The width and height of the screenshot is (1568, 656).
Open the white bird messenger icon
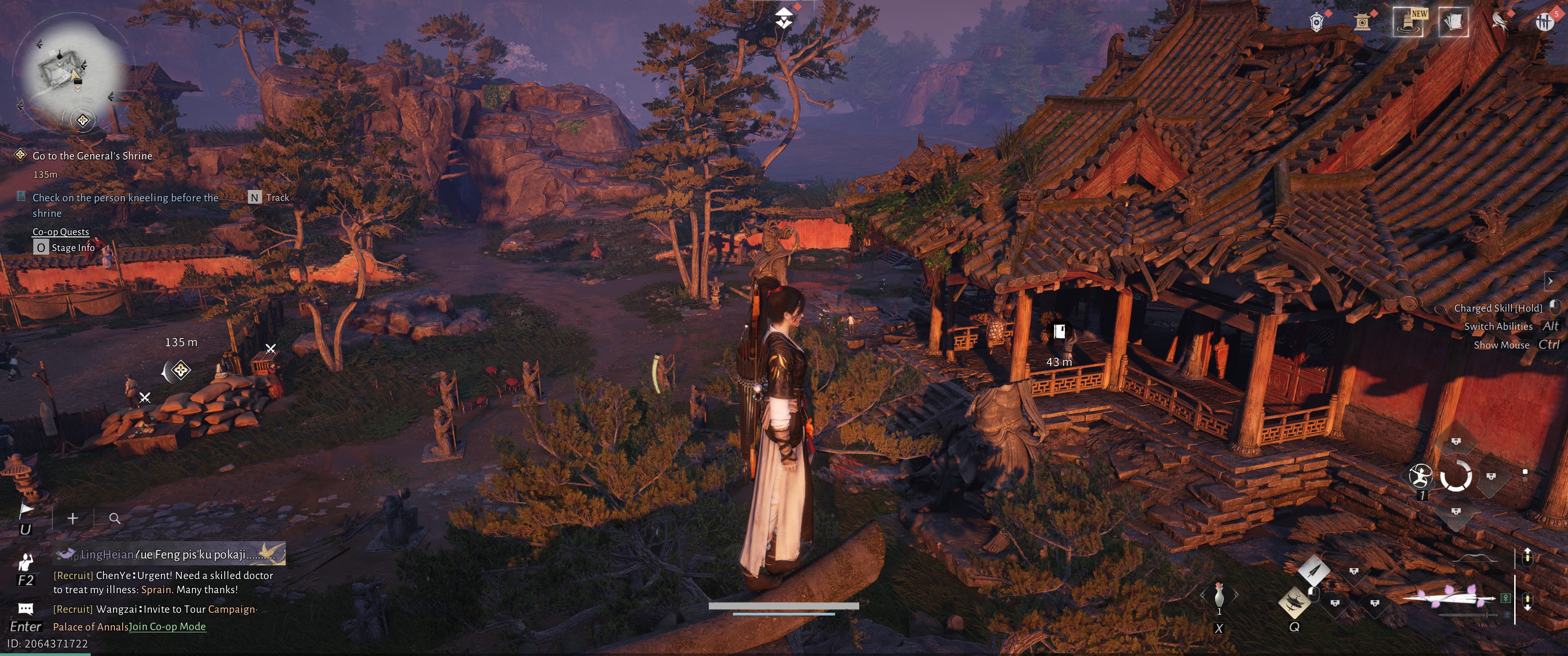(x=1499, y=21)
